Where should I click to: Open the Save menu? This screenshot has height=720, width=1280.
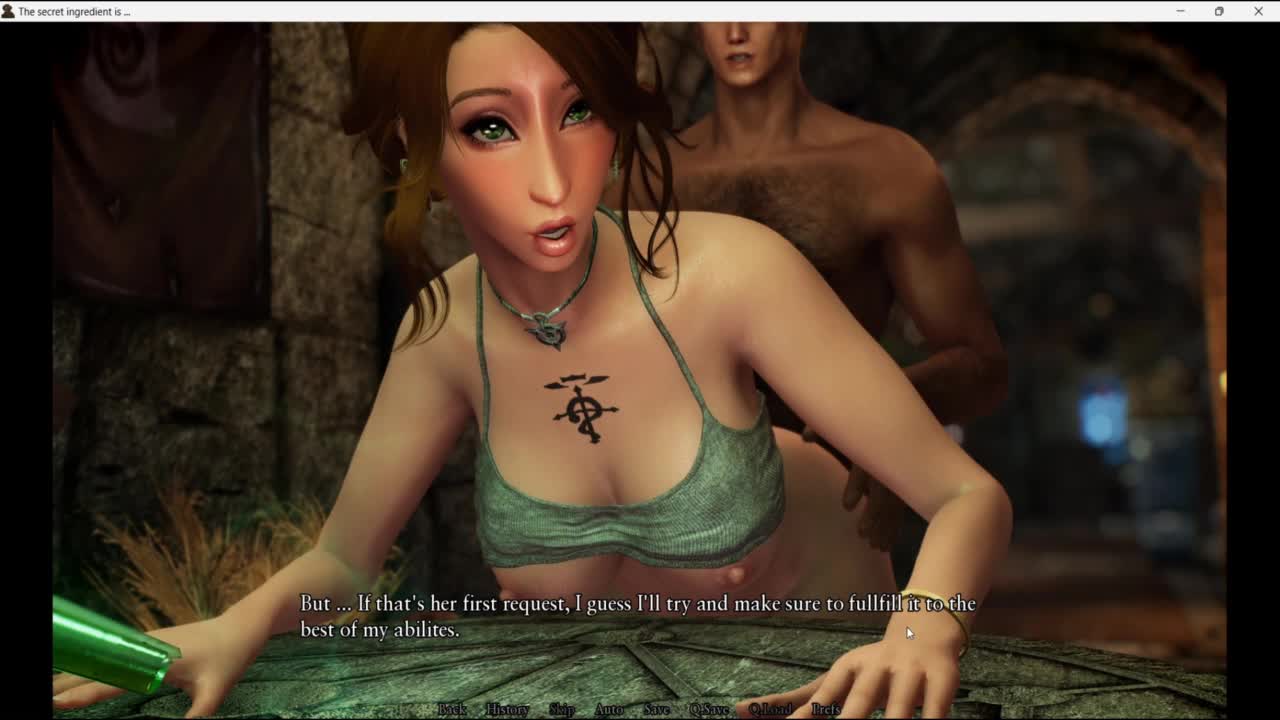pyautogui.click(x=657, y=709)
